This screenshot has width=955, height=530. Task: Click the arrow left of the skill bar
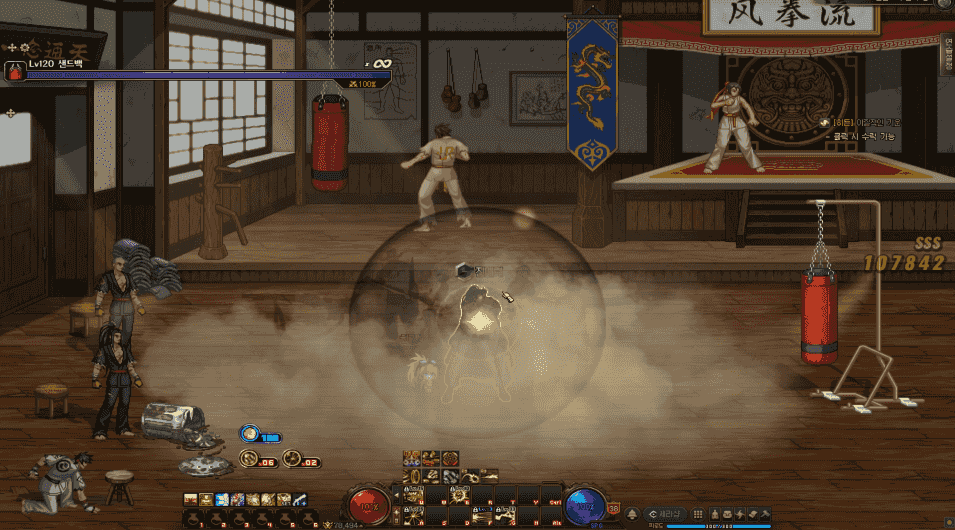click(394, 493)
